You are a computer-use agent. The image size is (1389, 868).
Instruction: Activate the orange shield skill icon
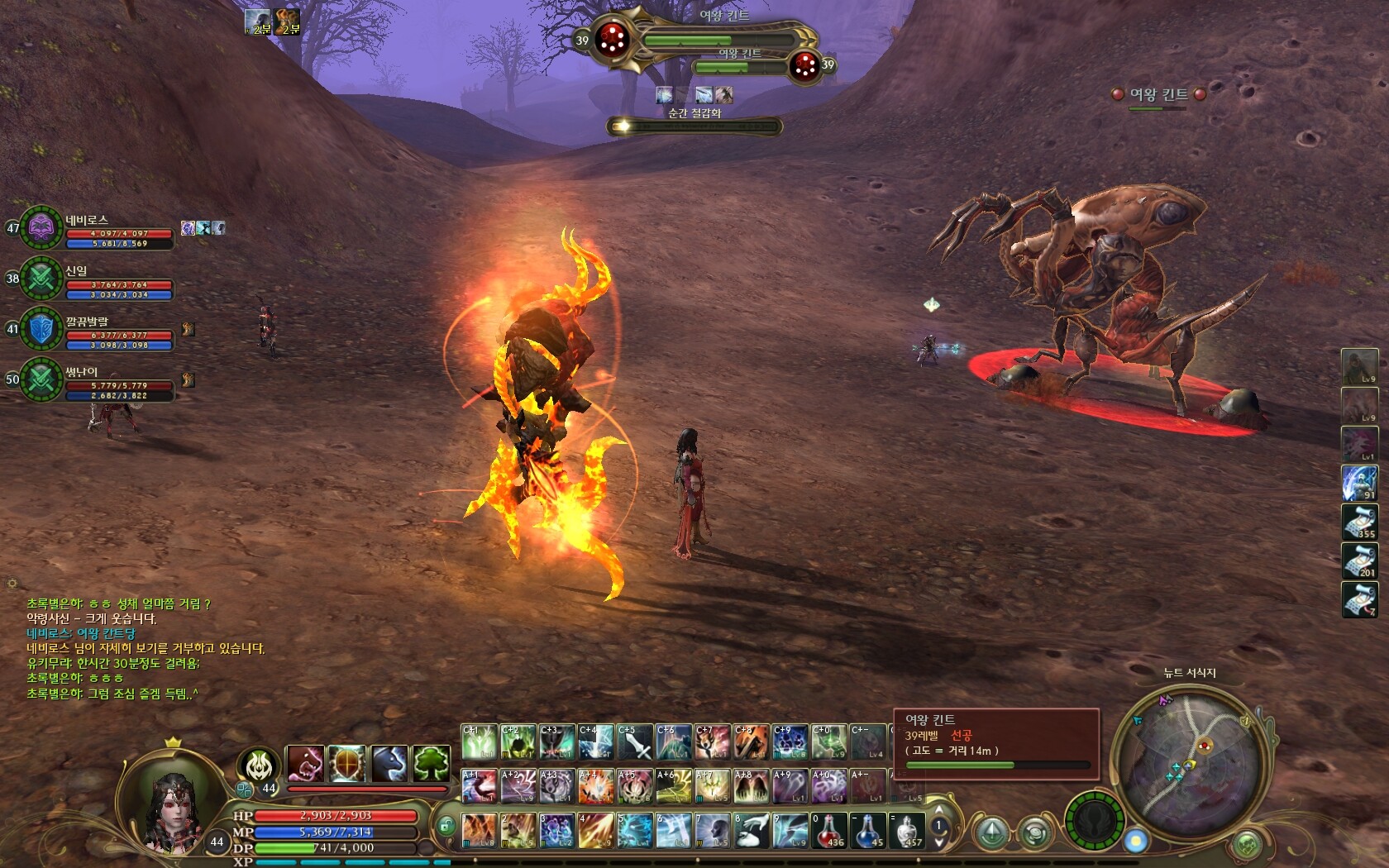tap(347, 763)
